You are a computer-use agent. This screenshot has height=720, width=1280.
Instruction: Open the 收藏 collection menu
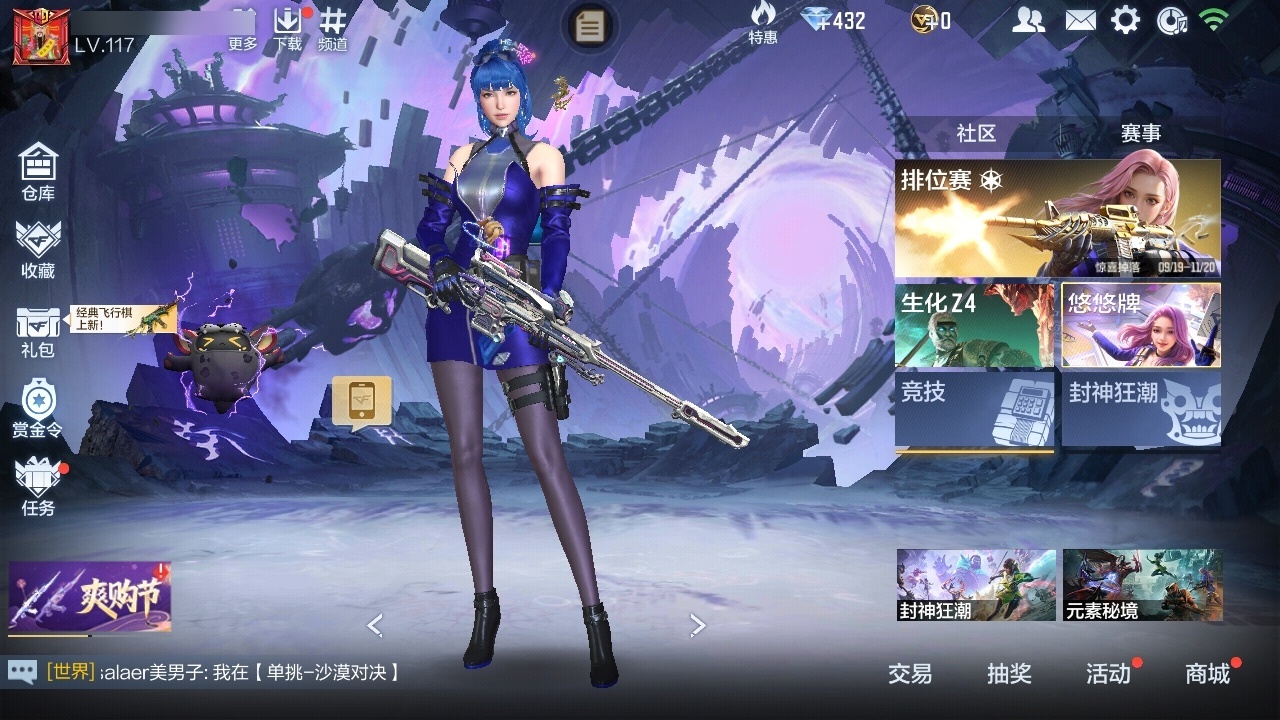pyautogui.click(x=38, y=248)
